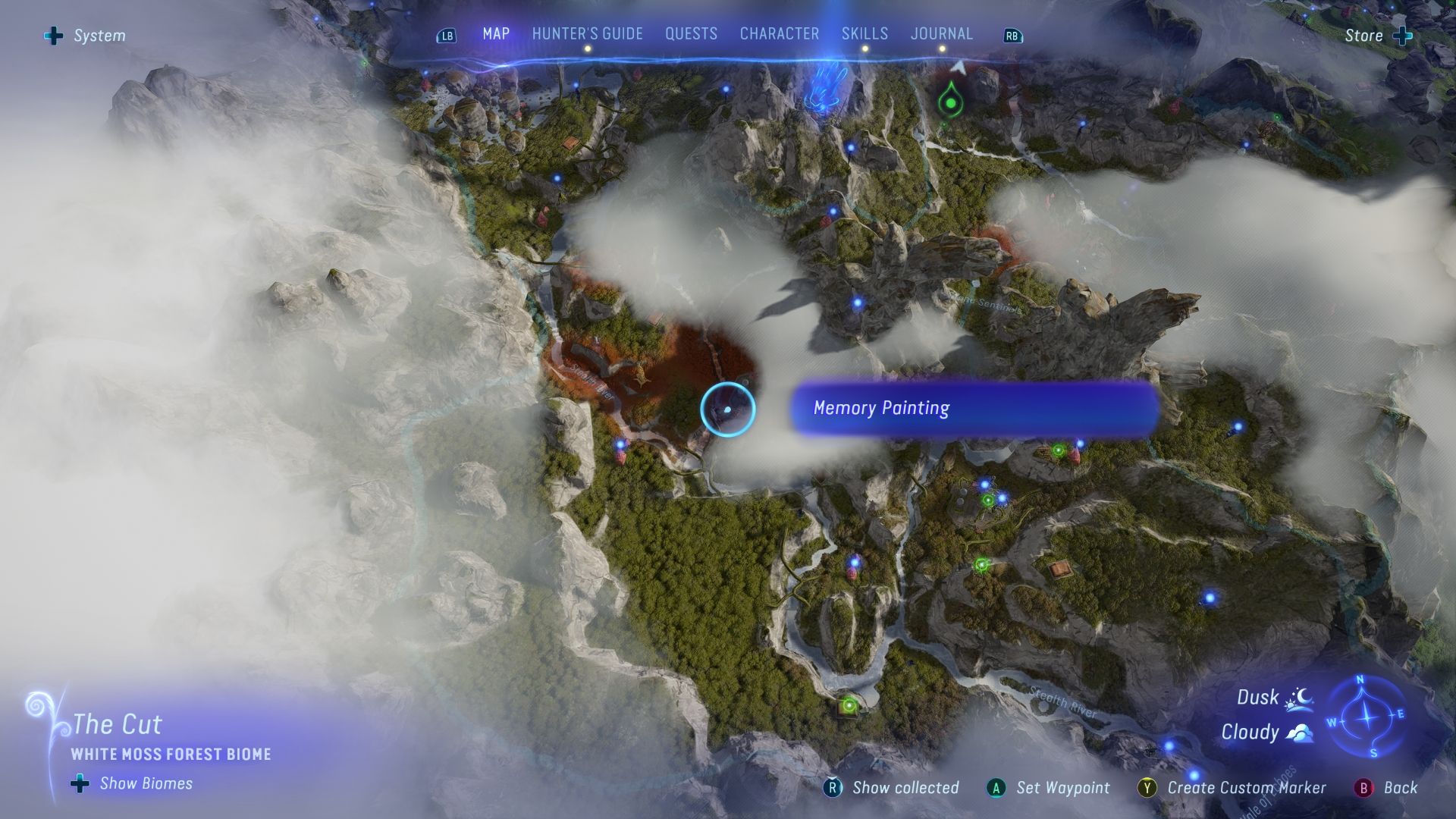This screenshot has width=1456, height=819.
Task: Click the RB bumper icon beside JOURNAL
Action: 1012,35
